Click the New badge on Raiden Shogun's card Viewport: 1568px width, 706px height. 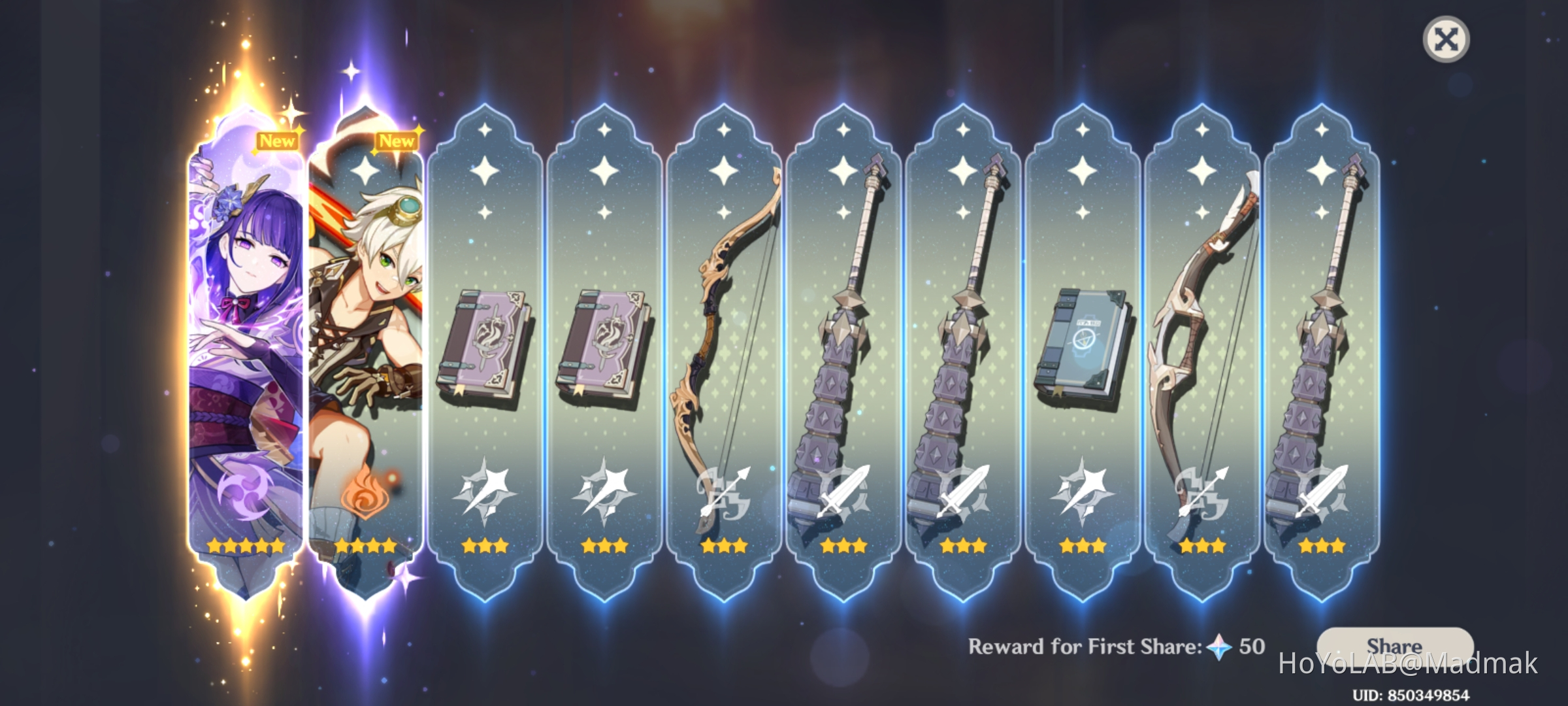277,141
